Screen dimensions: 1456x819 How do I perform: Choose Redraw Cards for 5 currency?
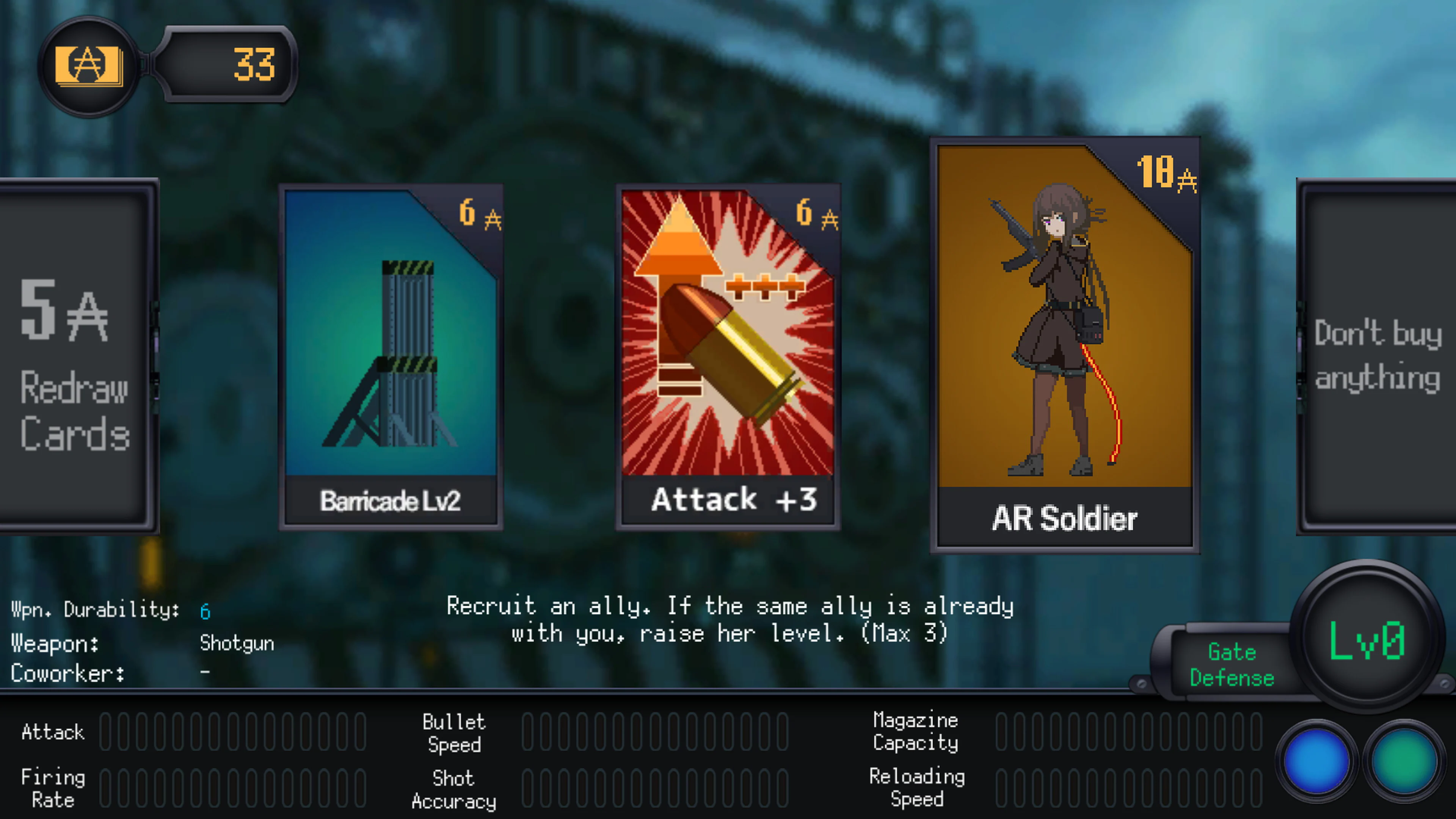74,362
